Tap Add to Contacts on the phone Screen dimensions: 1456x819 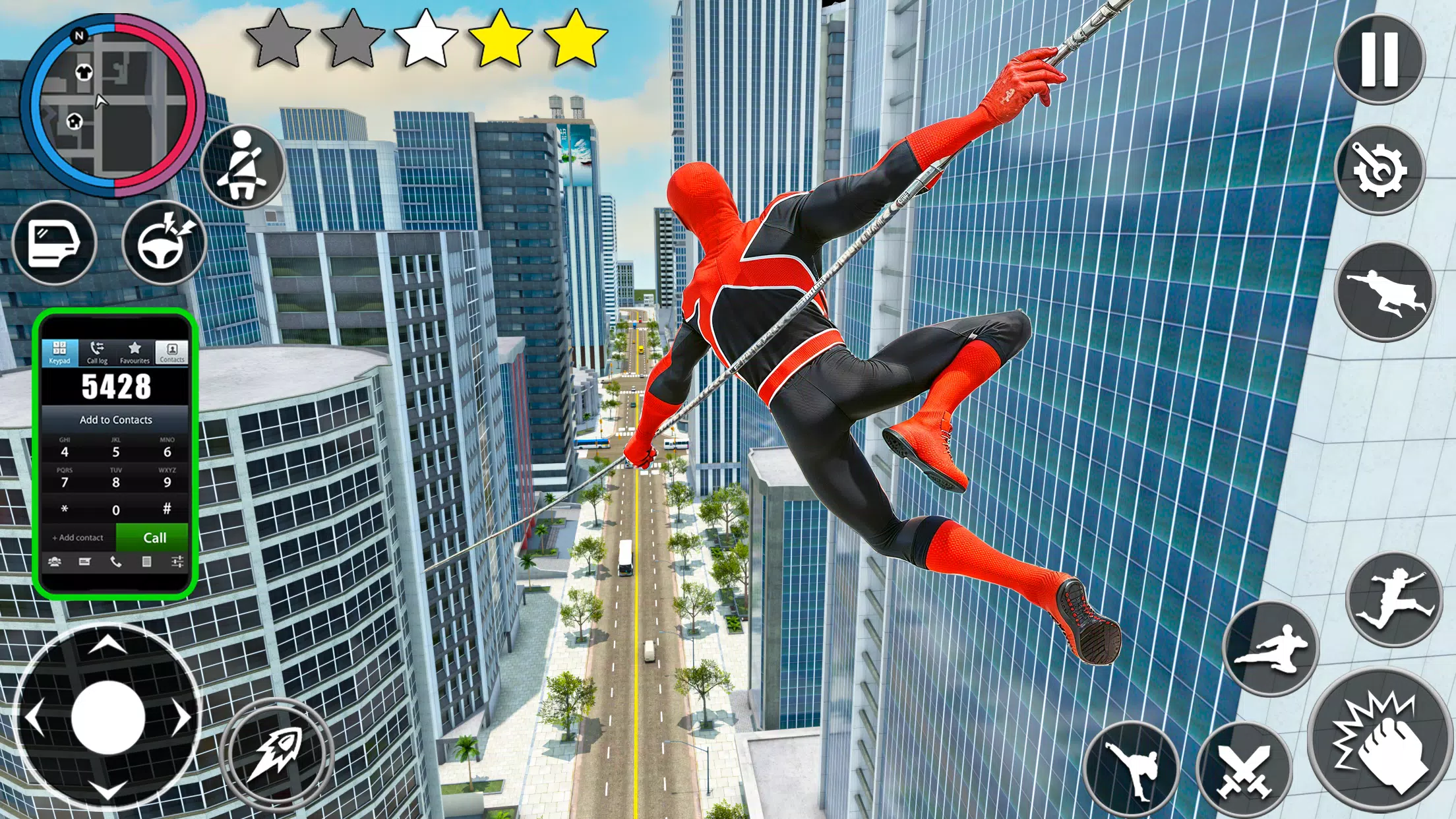pos(115,420)
